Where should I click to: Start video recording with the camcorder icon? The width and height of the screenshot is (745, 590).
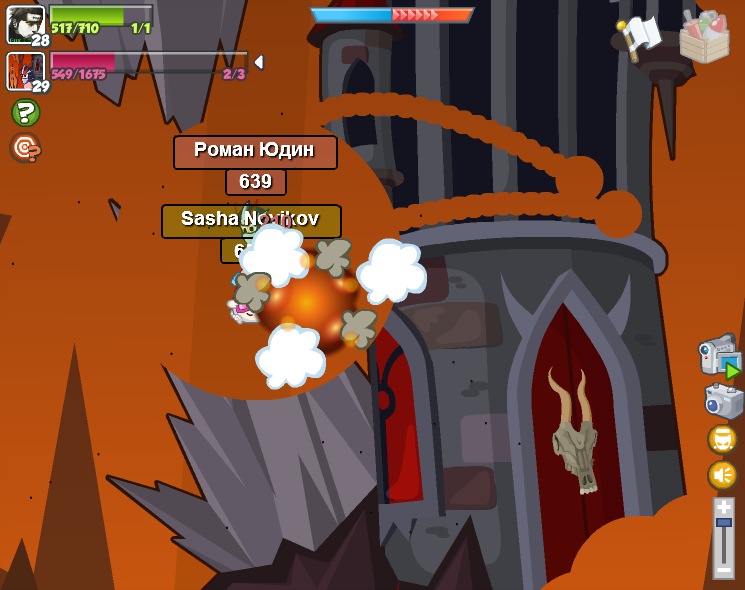tap(719, 356)
